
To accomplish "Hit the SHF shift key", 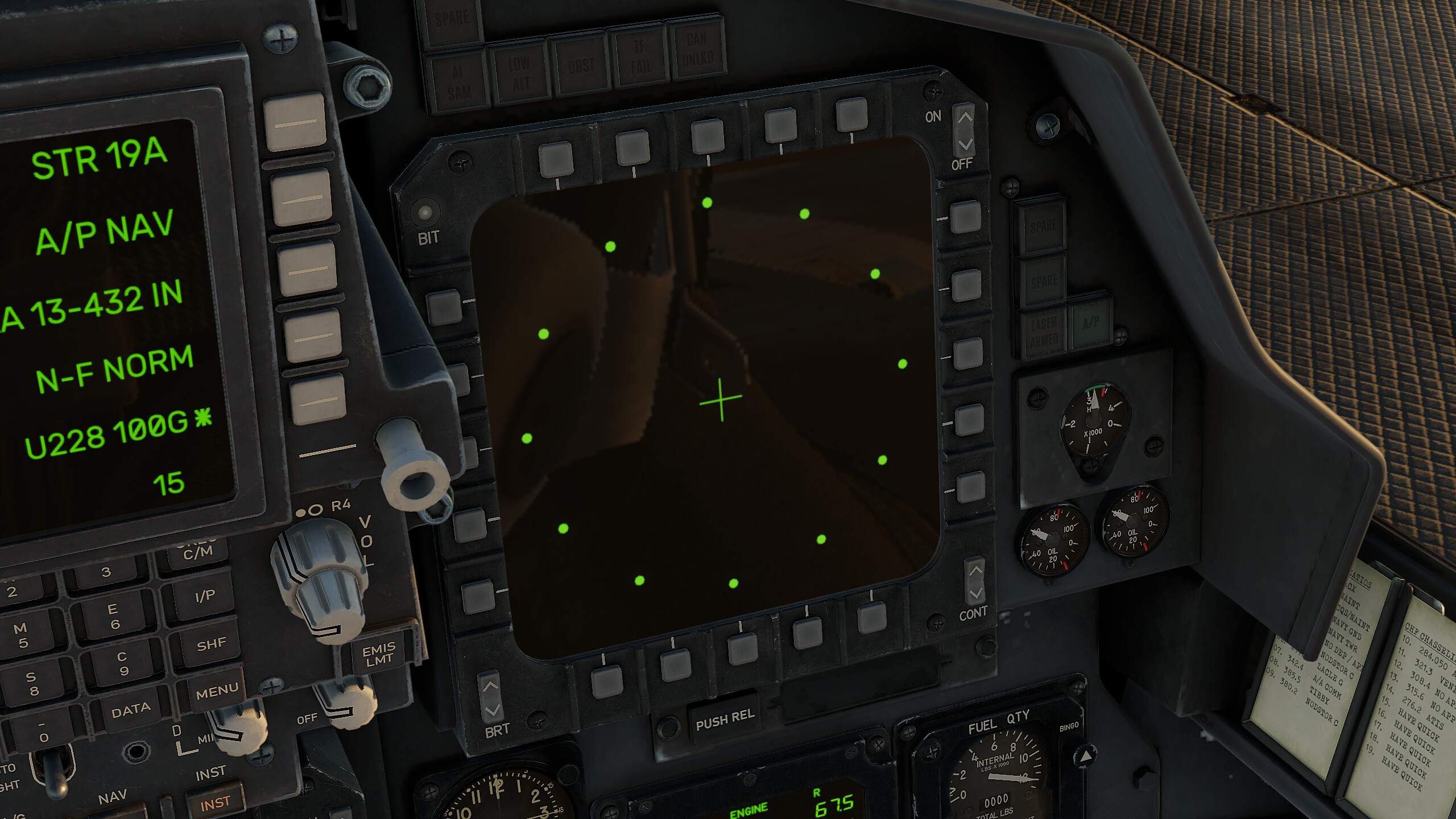I will [210, 644].
